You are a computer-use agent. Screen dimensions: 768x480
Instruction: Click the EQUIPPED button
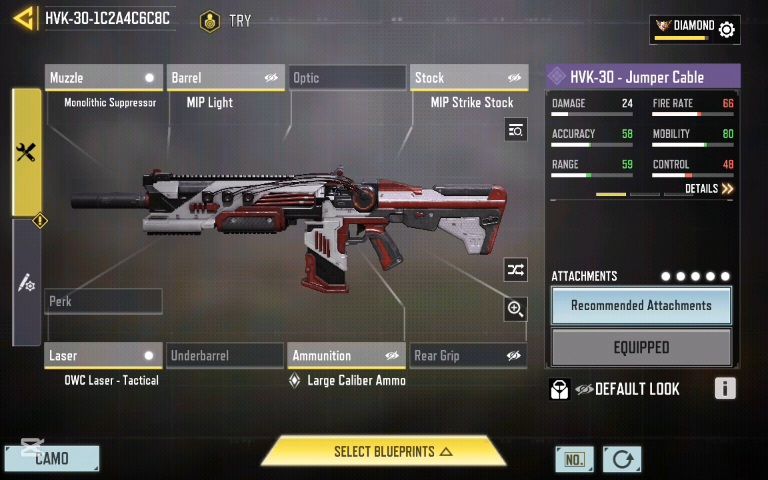pos(641,348)
